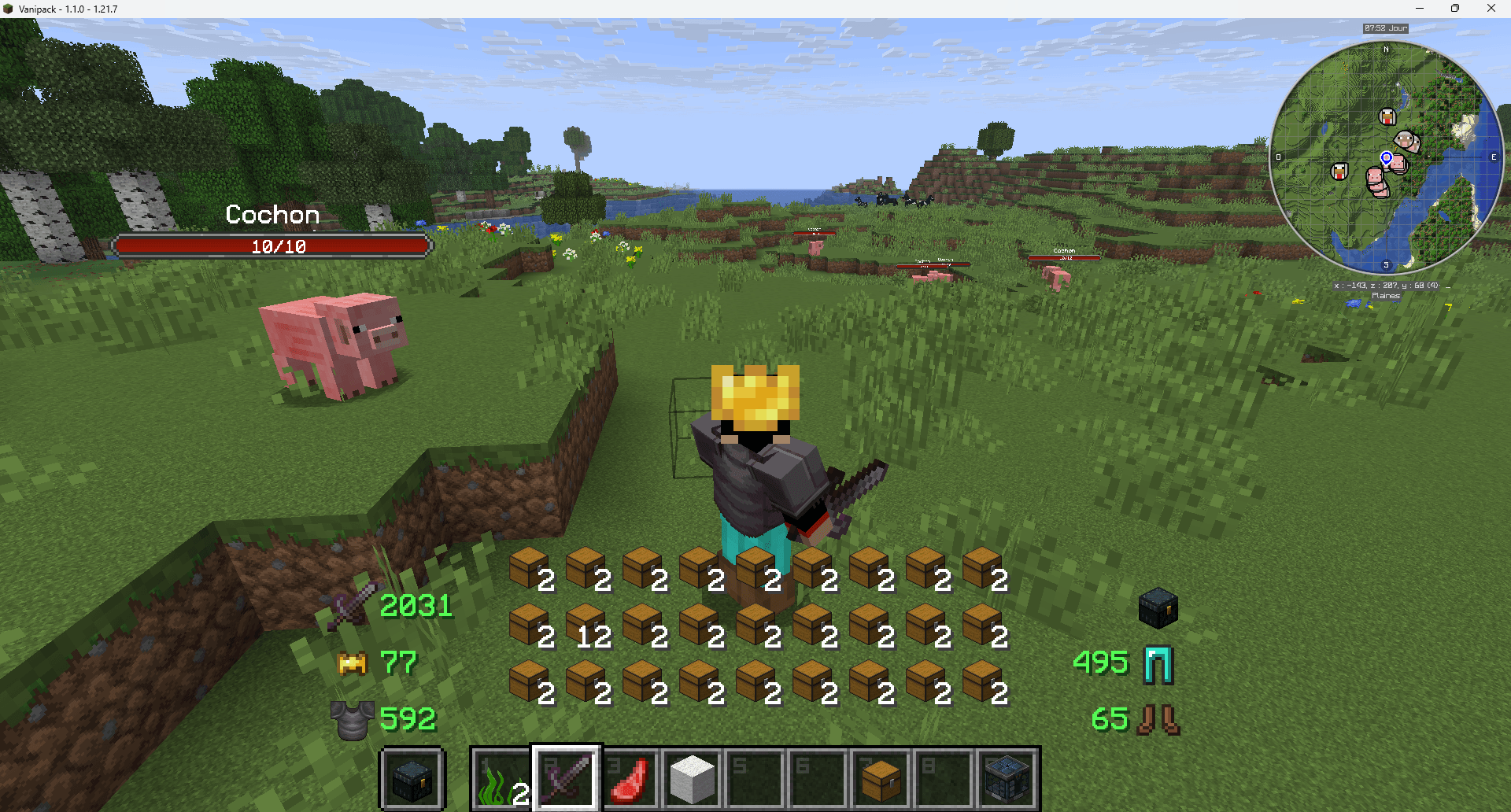Select the netherite sword in hotbar slot 2

(567, 779)
